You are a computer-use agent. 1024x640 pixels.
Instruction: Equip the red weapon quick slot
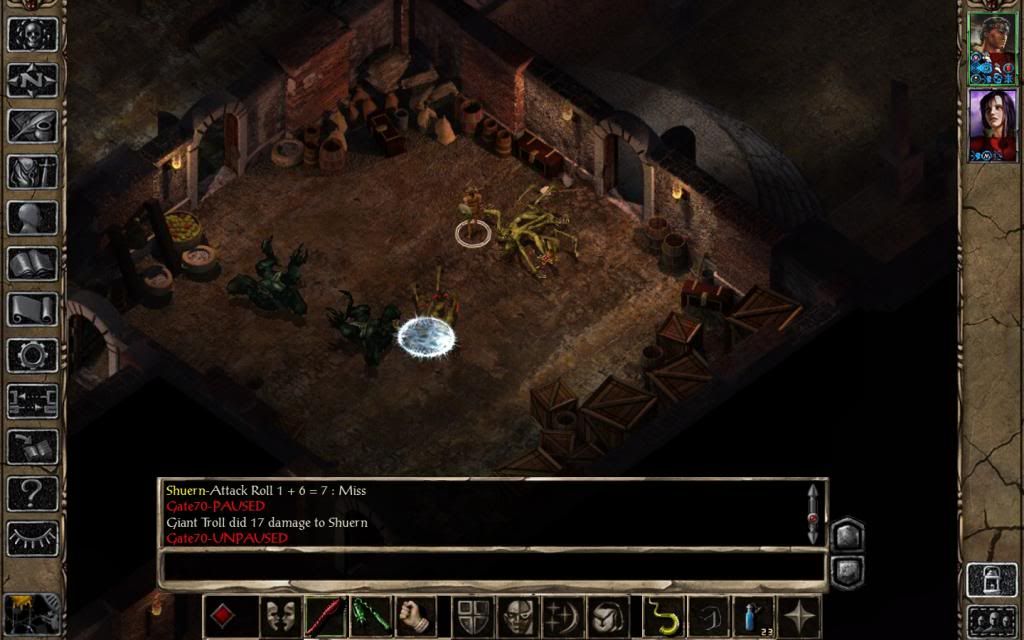pyautogui.click(x=325, y=616)
